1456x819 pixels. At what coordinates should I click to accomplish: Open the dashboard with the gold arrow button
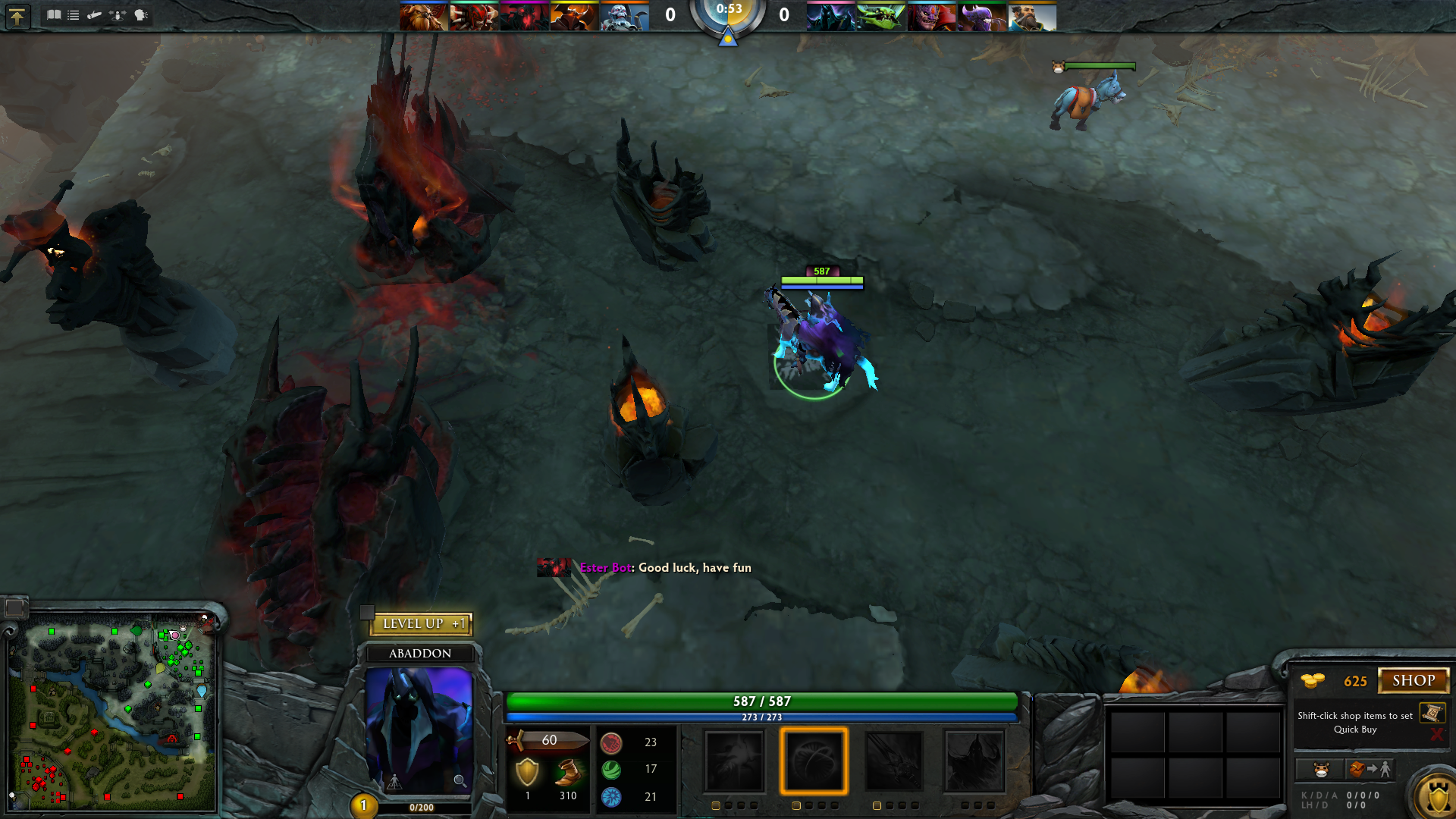pos(17,16)
